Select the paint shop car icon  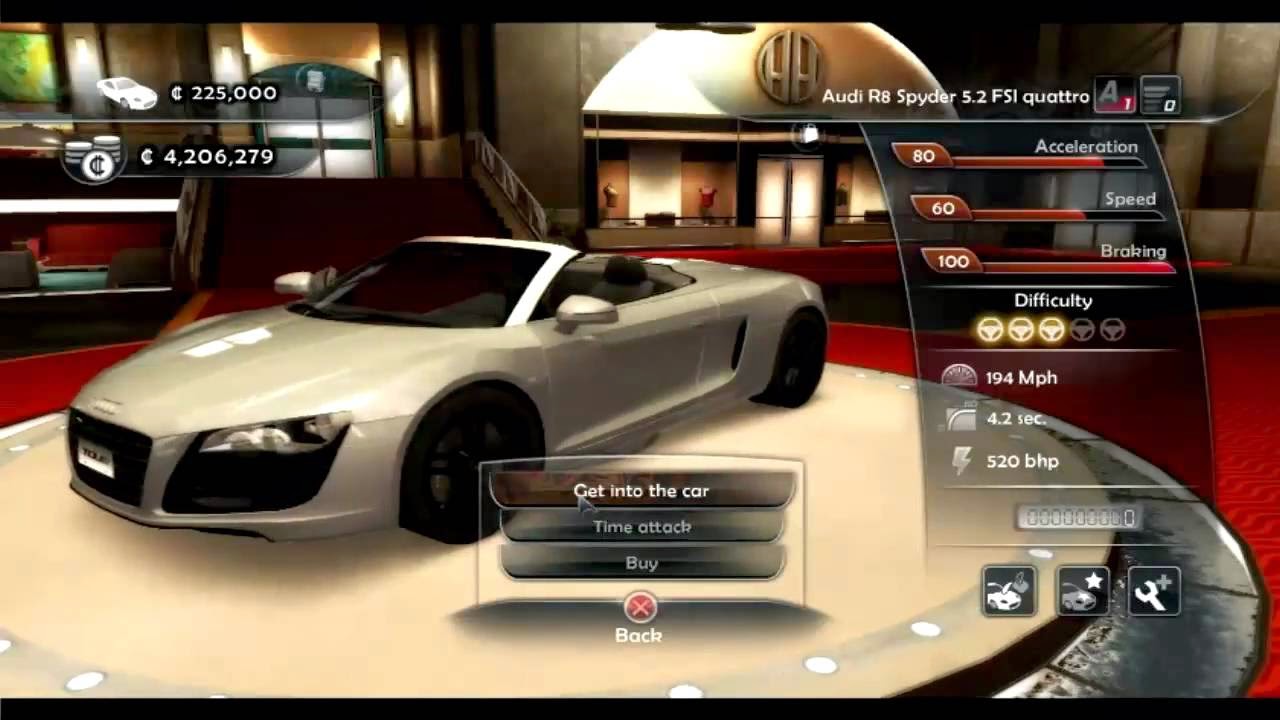[1008, 591]
